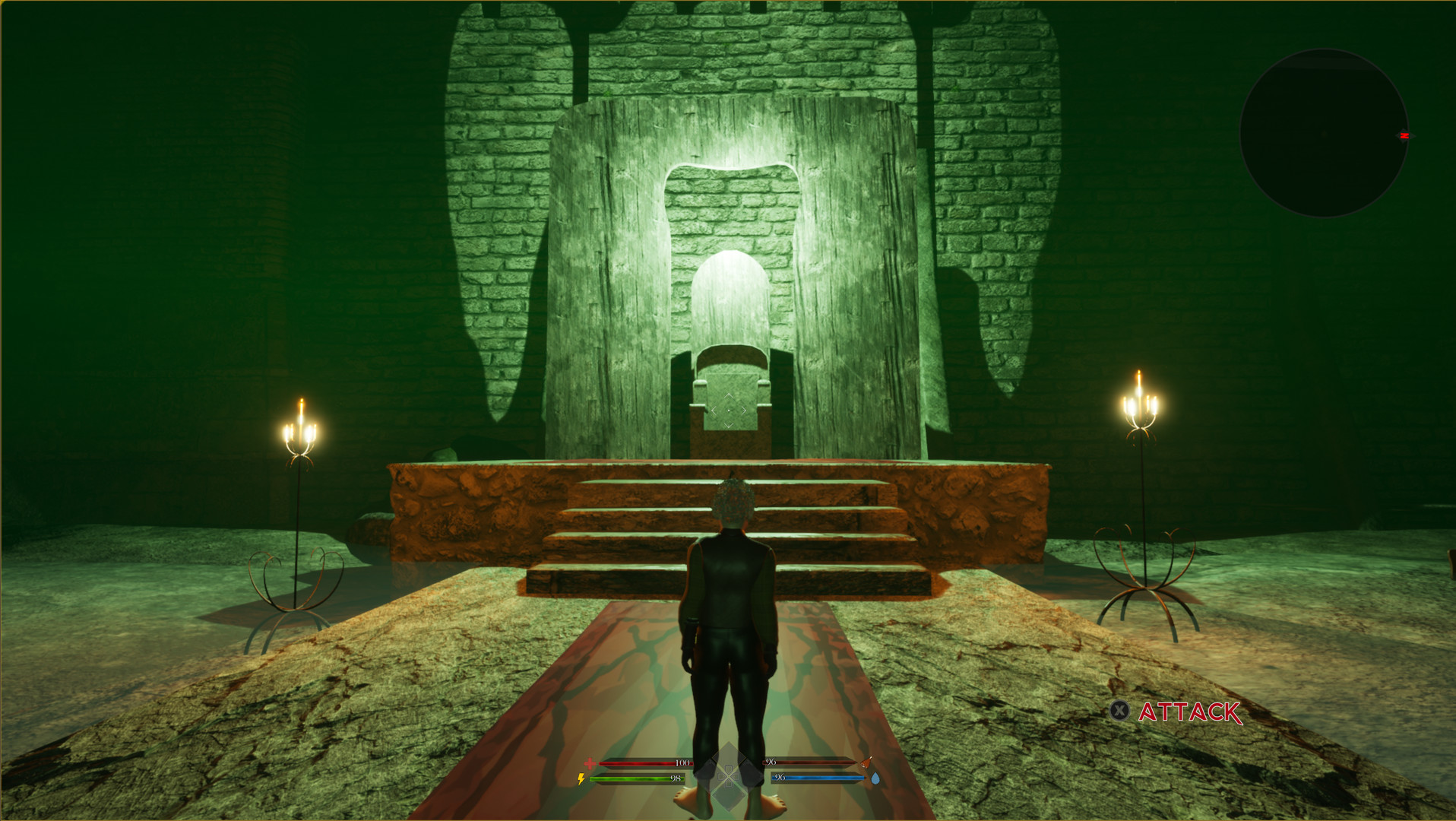Click the blue water droplet thirst icon
The width and height of the screenshot is (1456, 821).
tap(875, 778)
